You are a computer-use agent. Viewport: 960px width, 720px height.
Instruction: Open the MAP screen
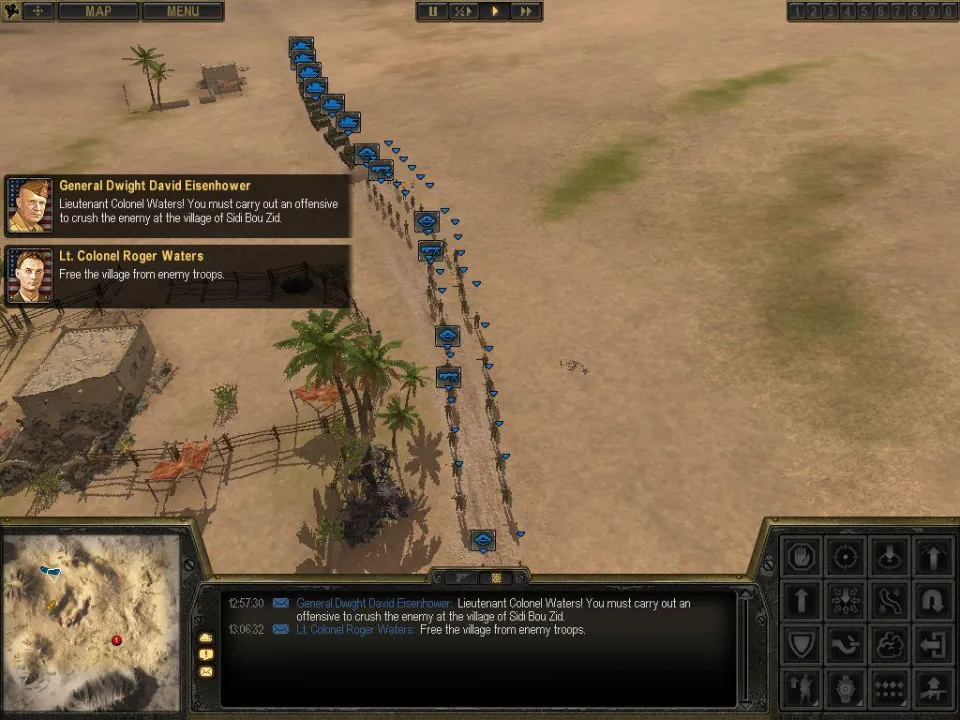(98, 11)
